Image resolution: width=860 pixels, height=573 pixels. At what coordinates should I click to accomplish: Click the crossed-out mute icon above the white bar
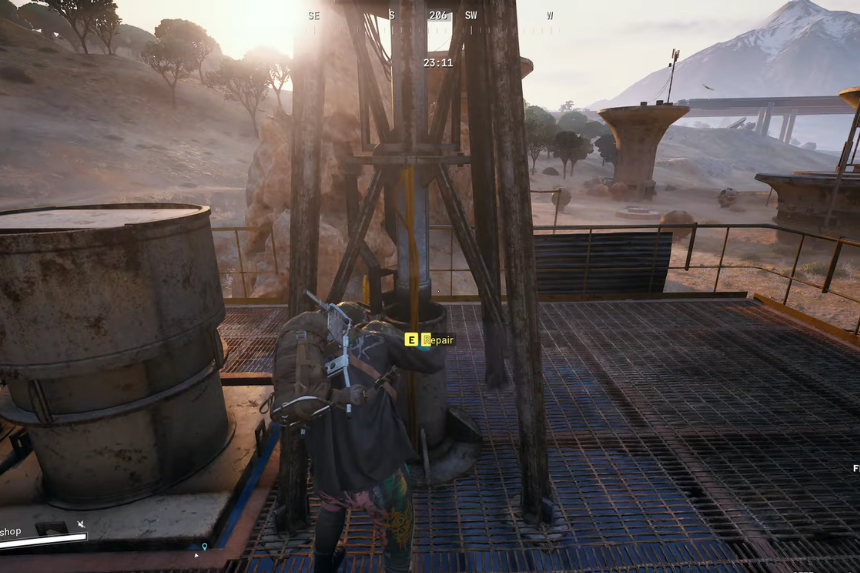pos(81,524)
